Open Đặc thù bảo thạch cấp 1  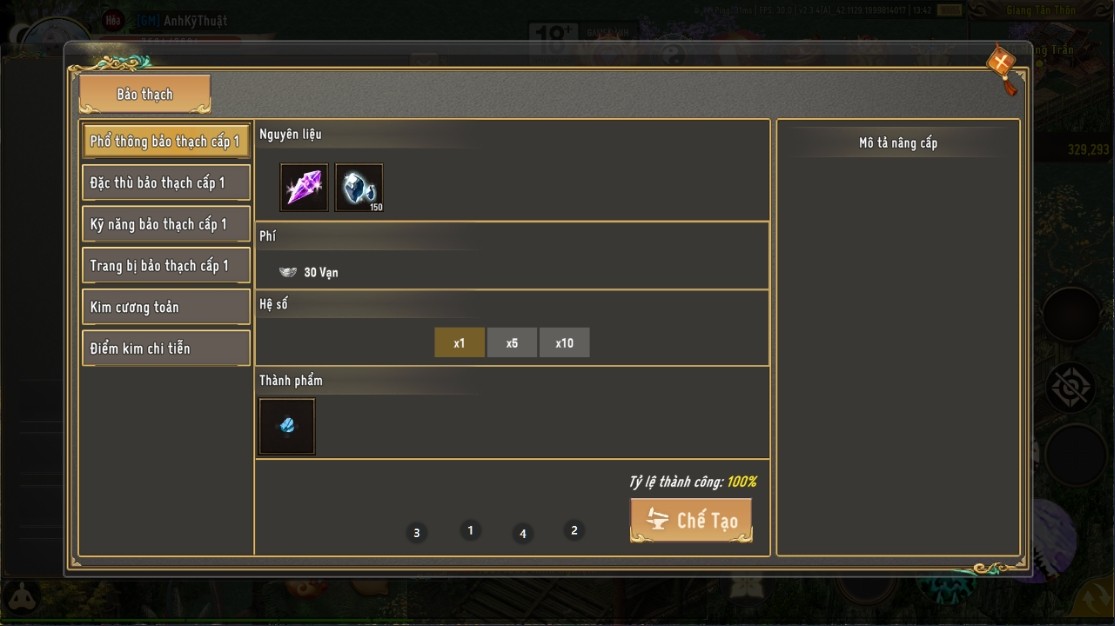click(166, 183)
